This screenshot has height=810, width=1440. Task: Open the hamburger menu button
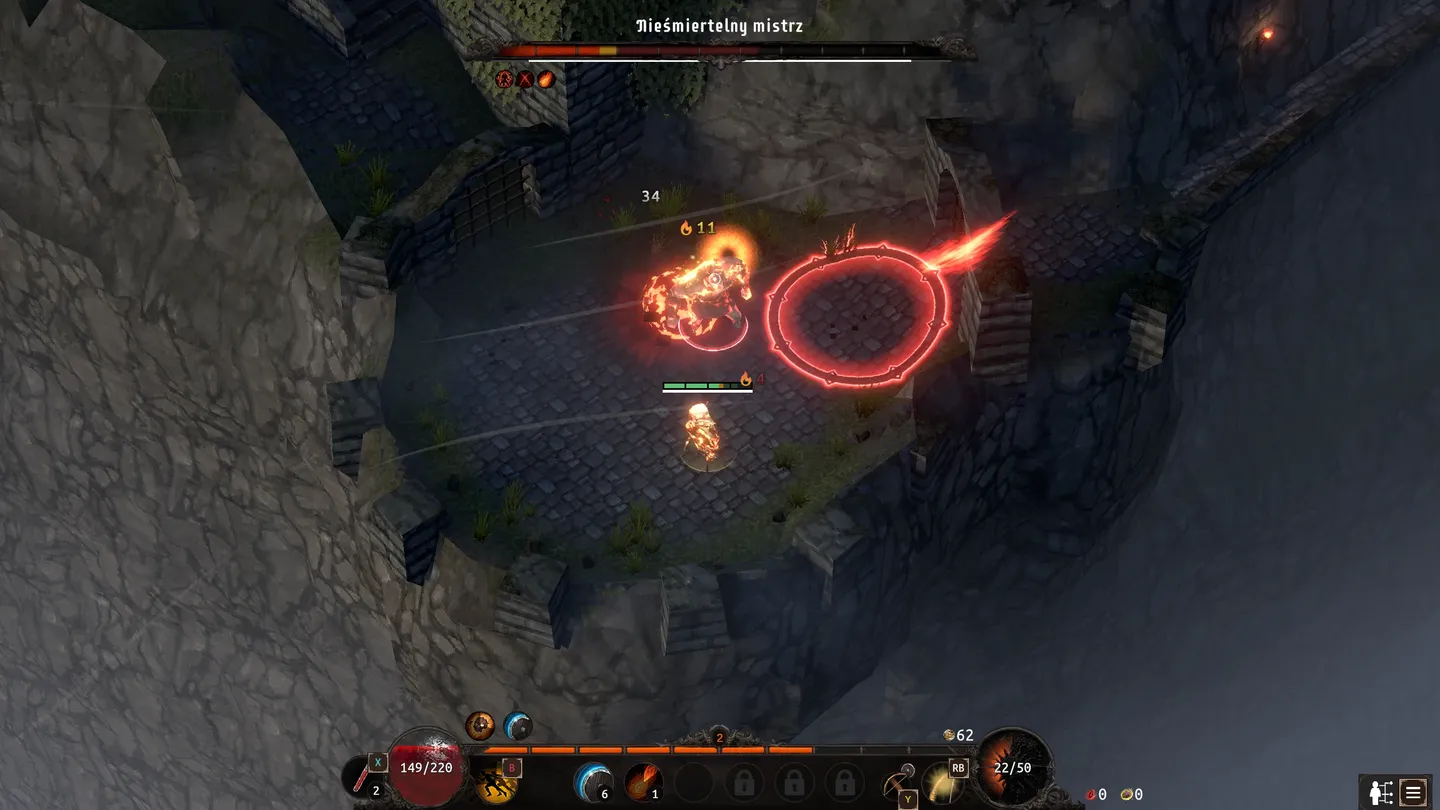click(1413, 793)
